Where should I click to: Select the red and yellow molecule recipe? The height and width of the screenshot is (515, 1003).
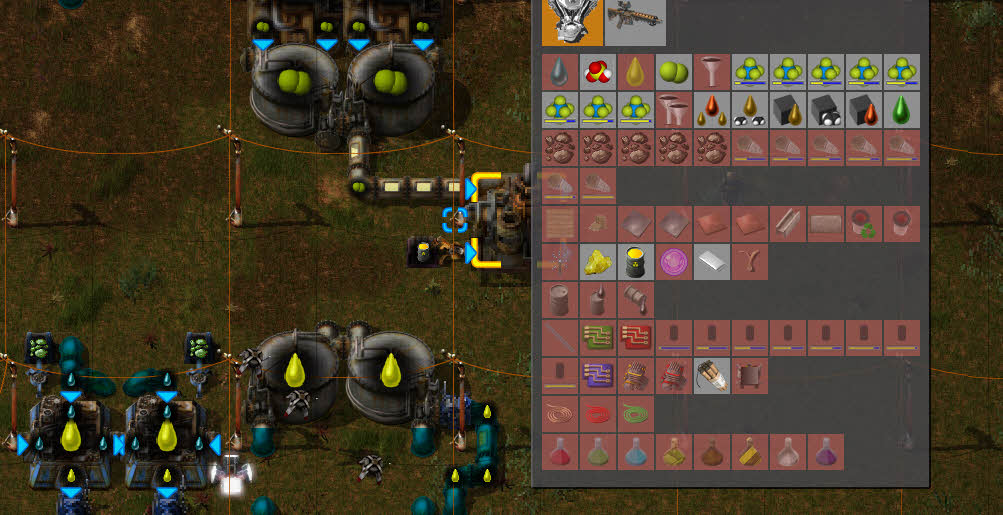[x=598, y=72]
